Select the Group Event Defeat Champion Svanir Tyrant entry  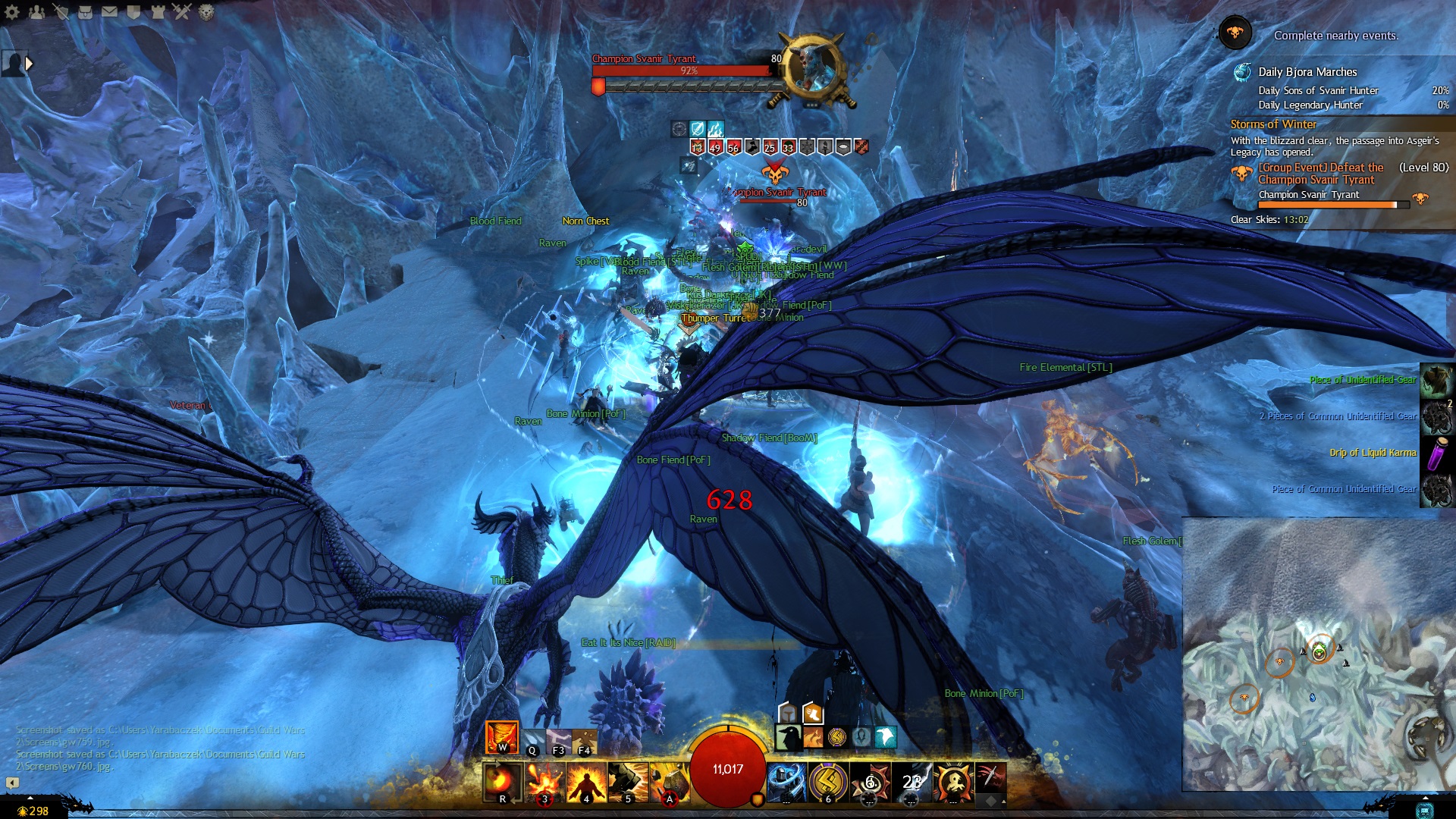click(1320, 174)
